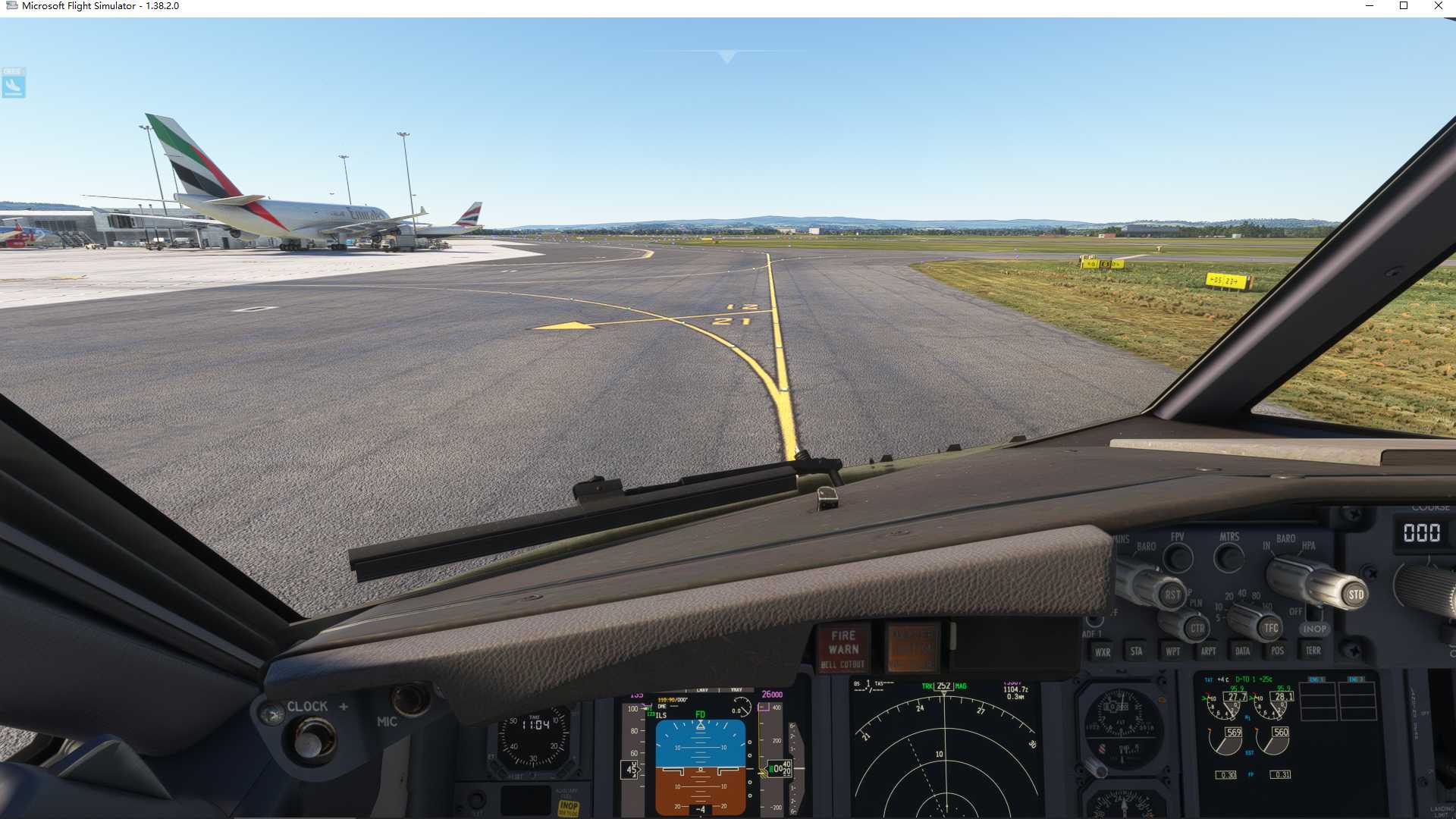Click the amber master caution light
This screenshot has width=1456, height=819.
pyautogui.click(x=912, y=648)
